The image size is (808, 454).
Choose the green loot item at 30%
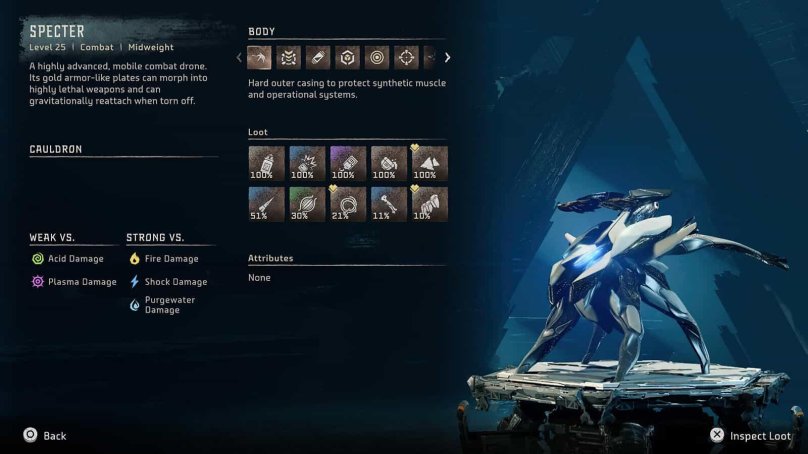pos(307,204)
